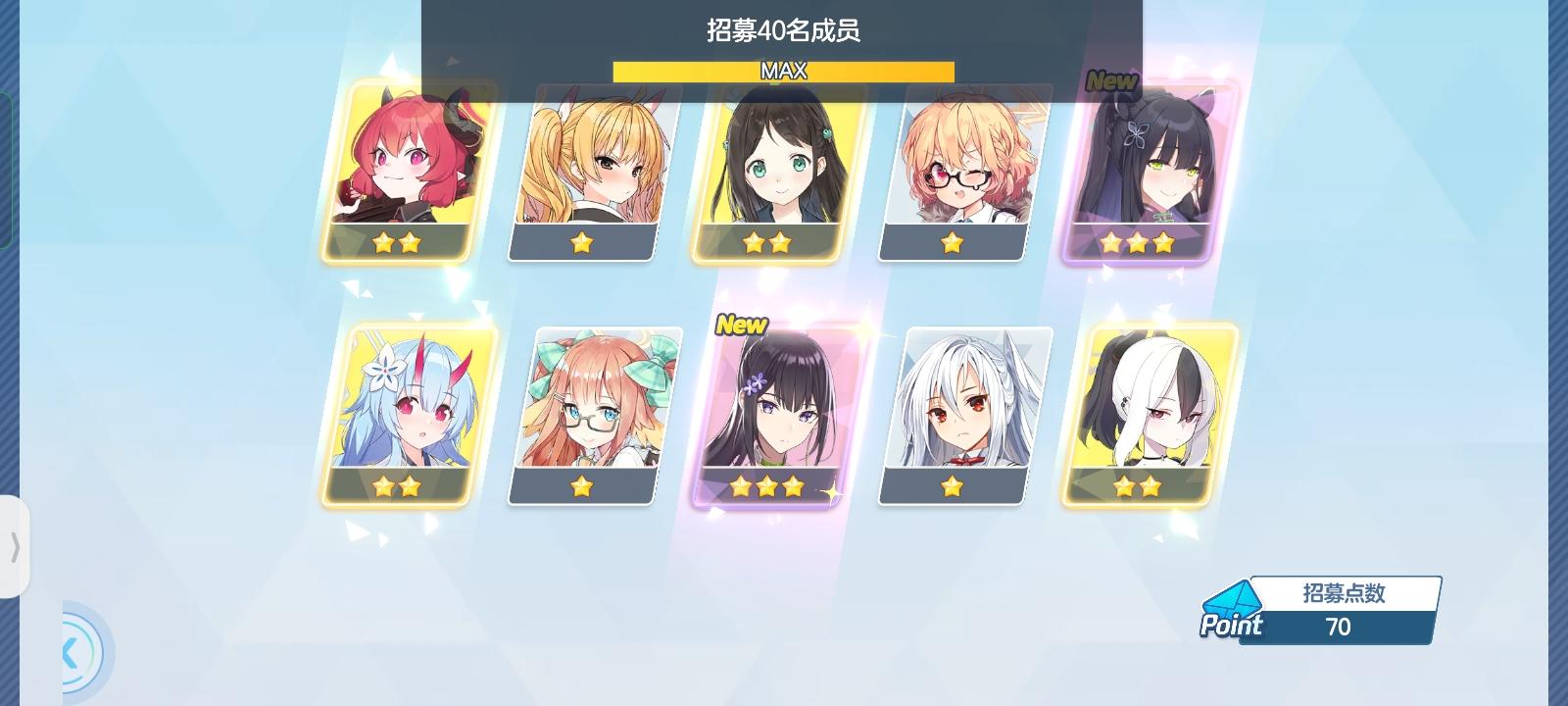Click the yellow MAX progress bar
Image resolution: width=1568 pixels, height=706 pixels.
[x=783, y=70]
